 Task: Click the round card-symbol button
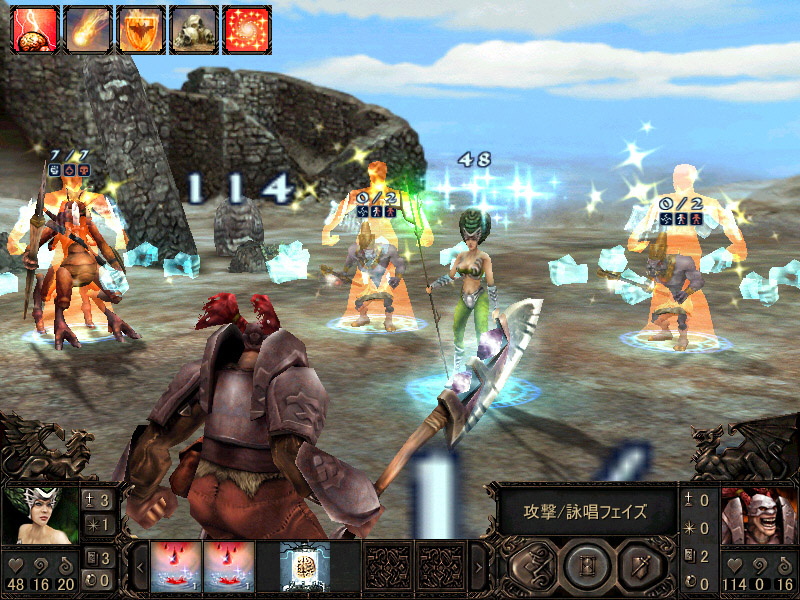point(586,566)
